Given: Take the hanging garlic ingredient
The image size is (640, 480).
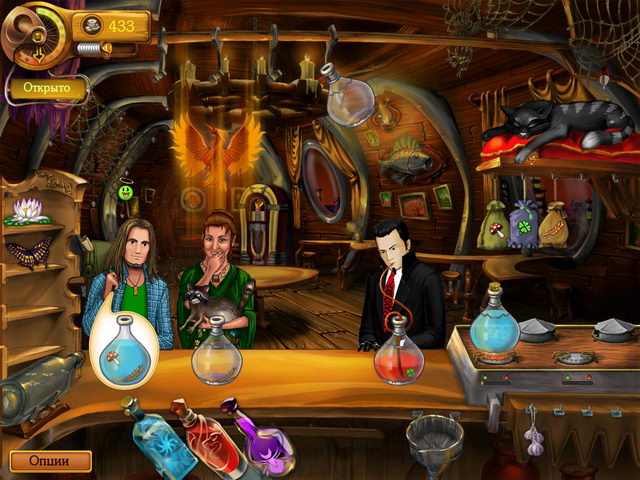Looking at the screenshot, I should click(x=534, y=436).
